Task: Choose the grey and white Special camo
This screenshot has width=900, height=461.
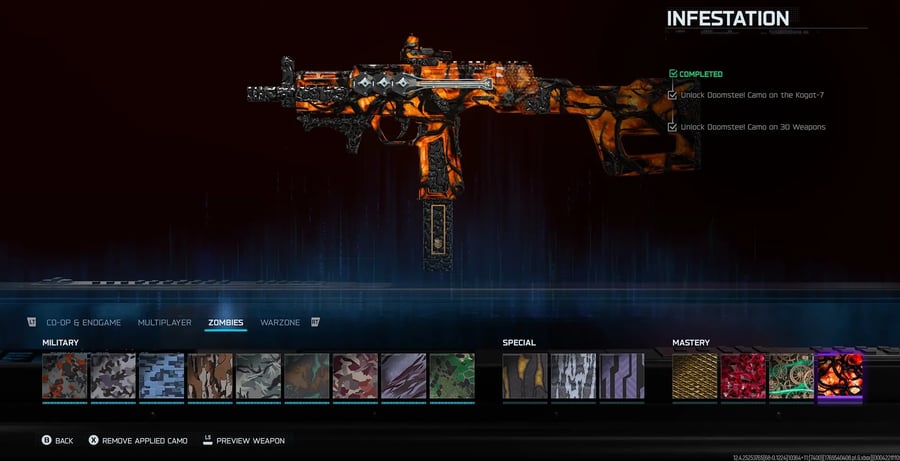Action: click(x=573, y=376)
